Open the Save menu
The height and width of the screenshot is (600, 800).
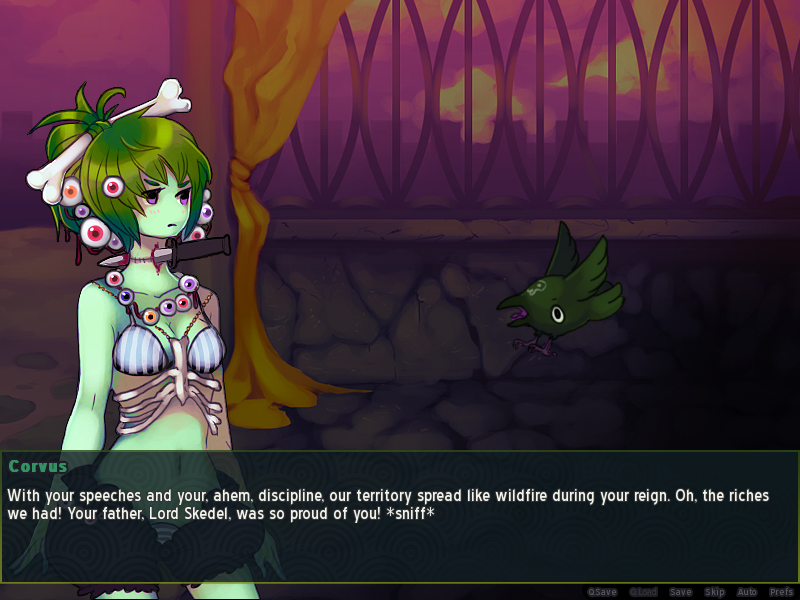coord(680,592)
